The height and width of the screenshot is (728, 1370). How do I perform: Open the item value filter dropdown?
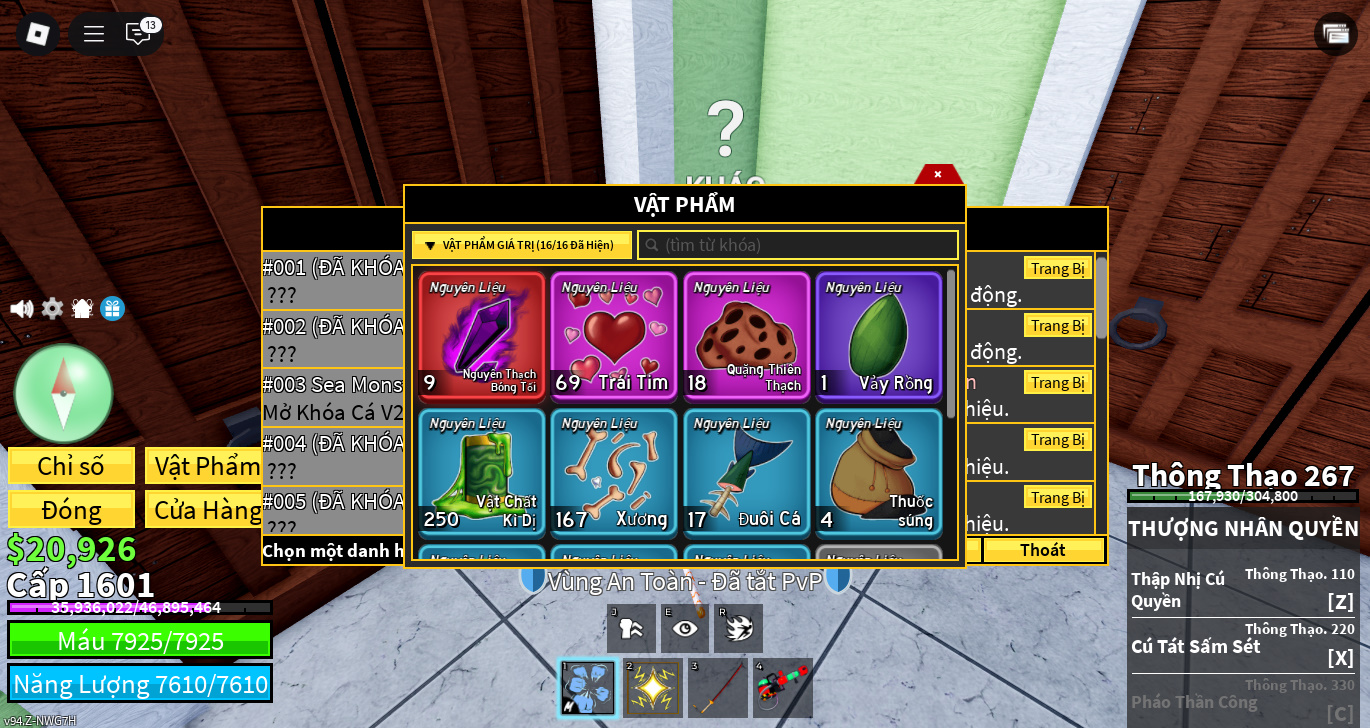521,245
